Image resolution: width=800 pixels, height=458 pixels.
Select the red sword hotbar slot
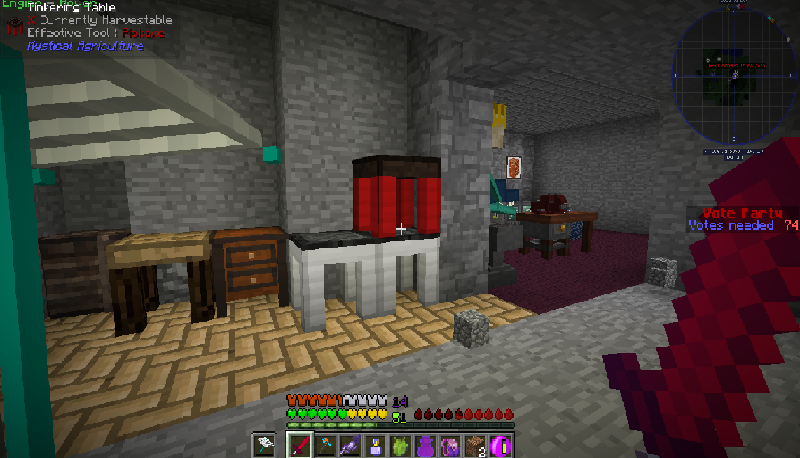click(299, 444)
